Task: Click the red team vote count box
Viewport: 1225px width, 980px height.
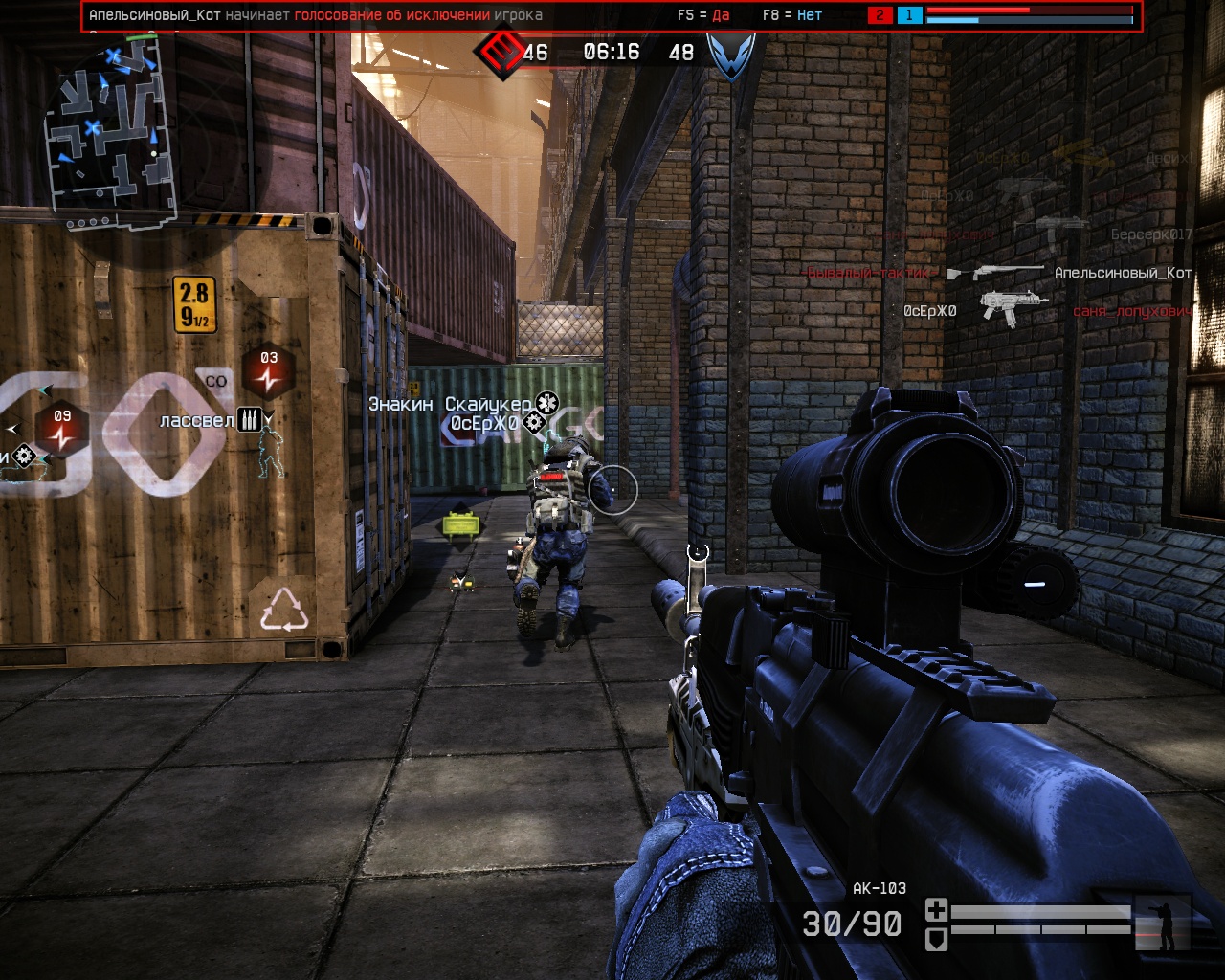Action: pos(880,15)
